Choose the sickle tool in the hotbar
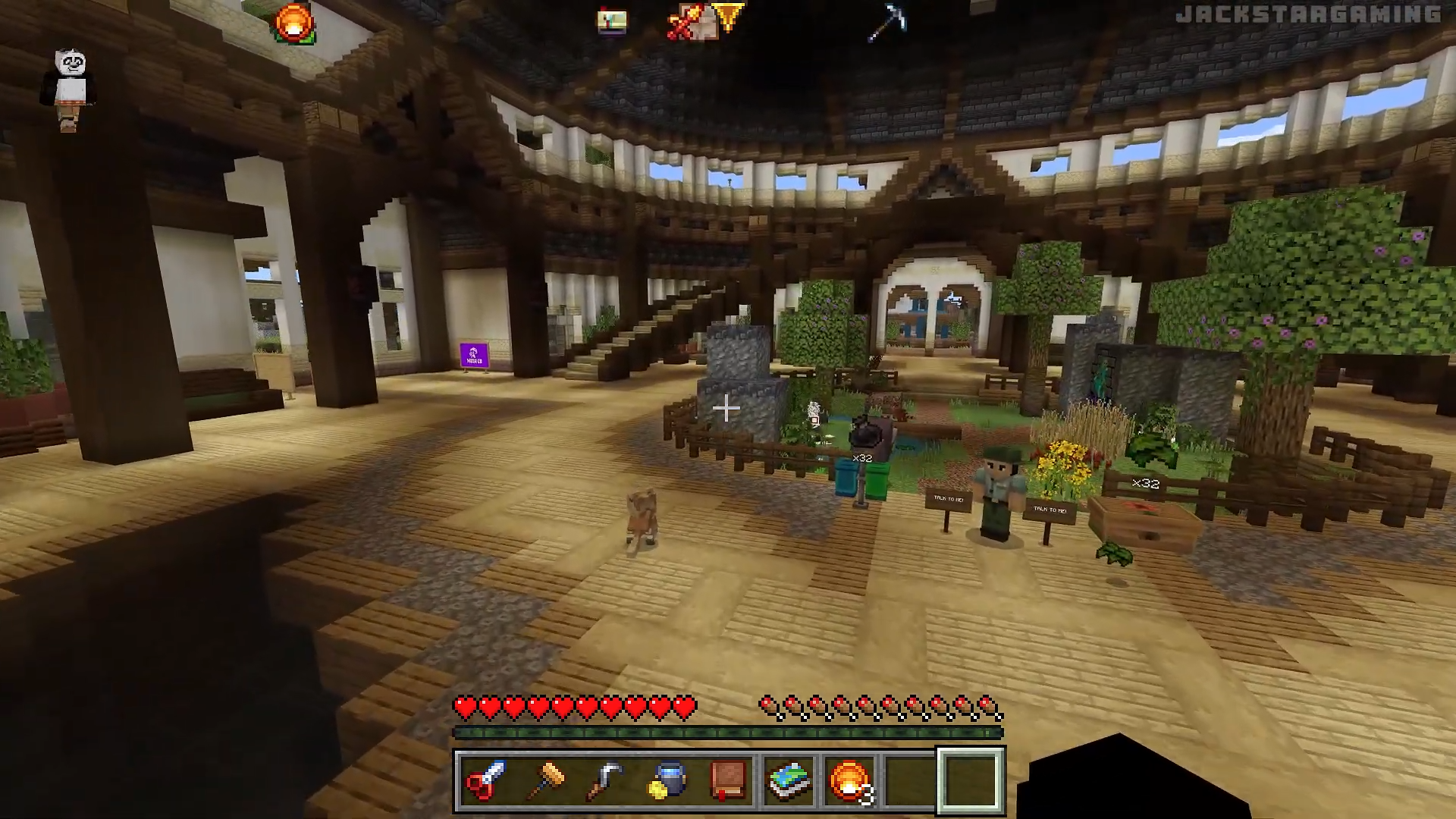 click(607, 781)
